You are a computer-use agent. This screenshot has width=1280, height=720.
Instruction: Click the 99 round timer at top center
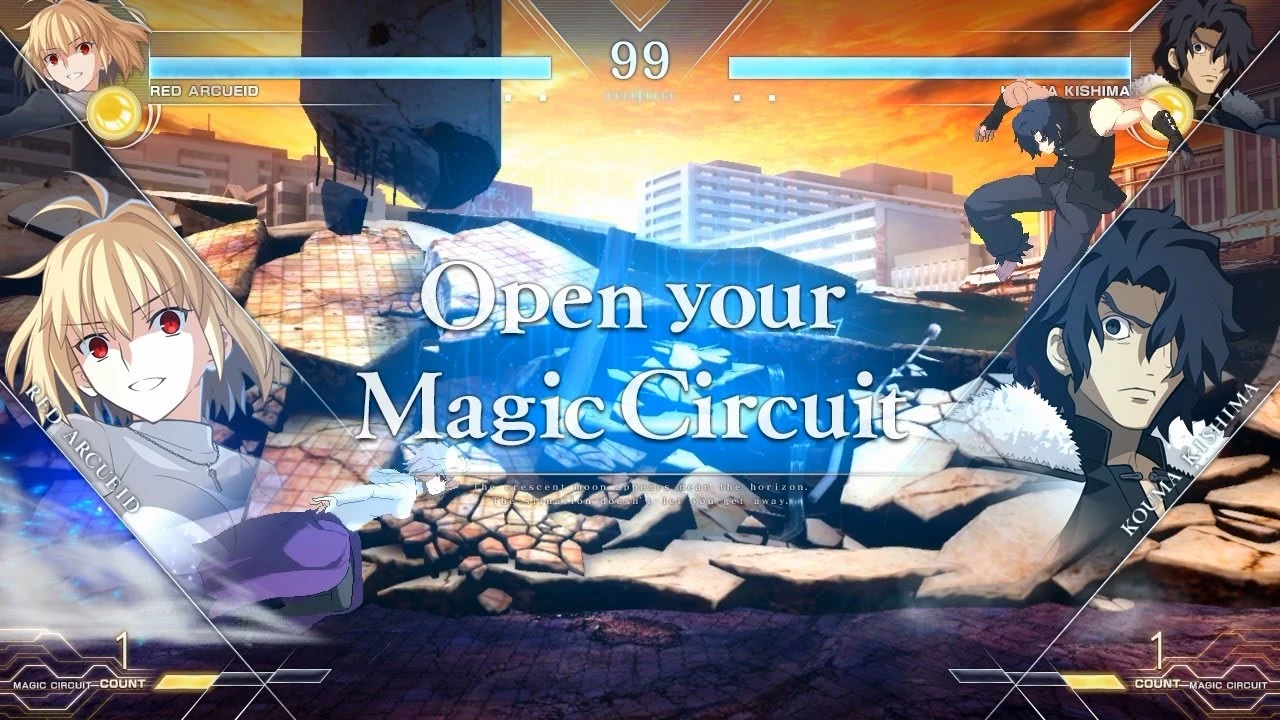(640, 62)
